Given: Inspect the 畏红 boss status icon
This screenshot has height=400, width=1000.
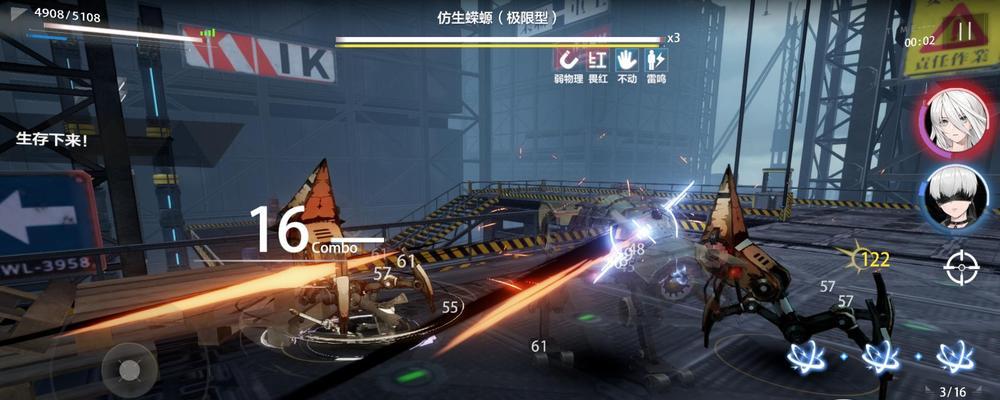Looking at the screenshot, I should [598, 60].
